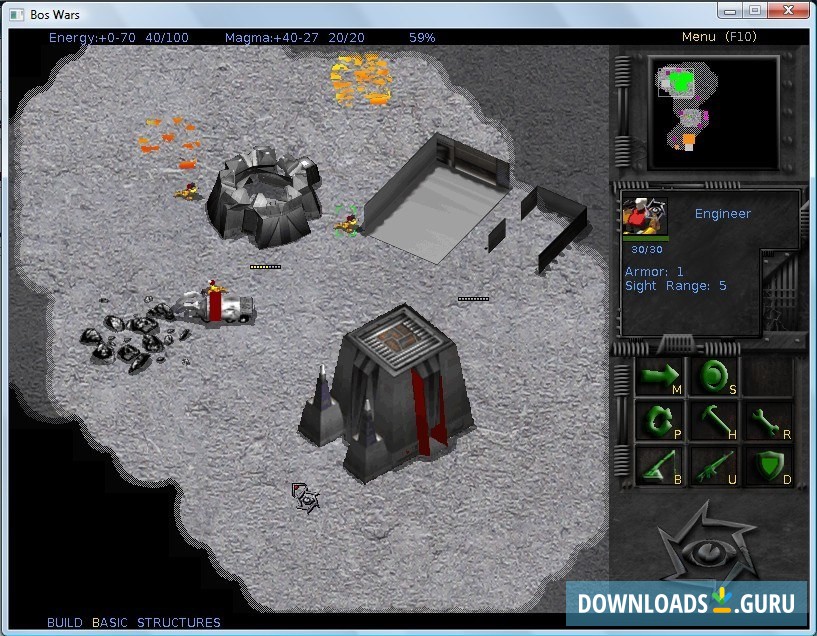Activate the circular arrow Patrol command
The height and width of the screenshot is (636, 817).
click(659, 420)
